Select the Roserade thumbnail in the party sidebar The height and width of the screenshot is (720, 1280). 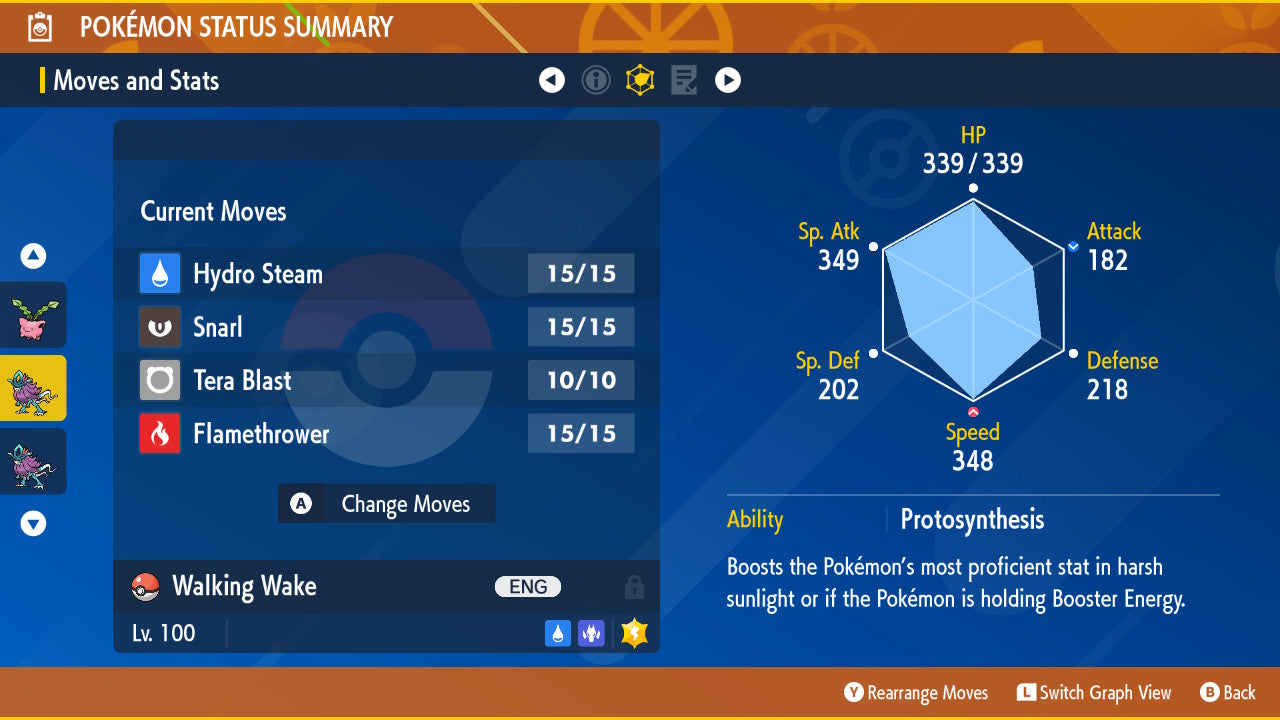[33, 315]
